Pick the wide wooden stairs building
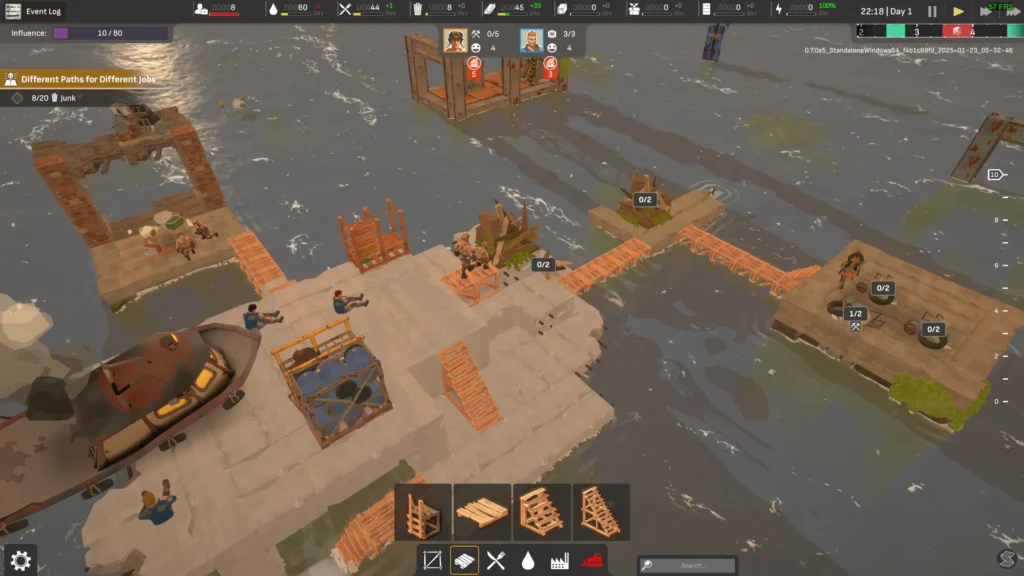Viewport: 1024px width, 576px height. click(541, 512)
